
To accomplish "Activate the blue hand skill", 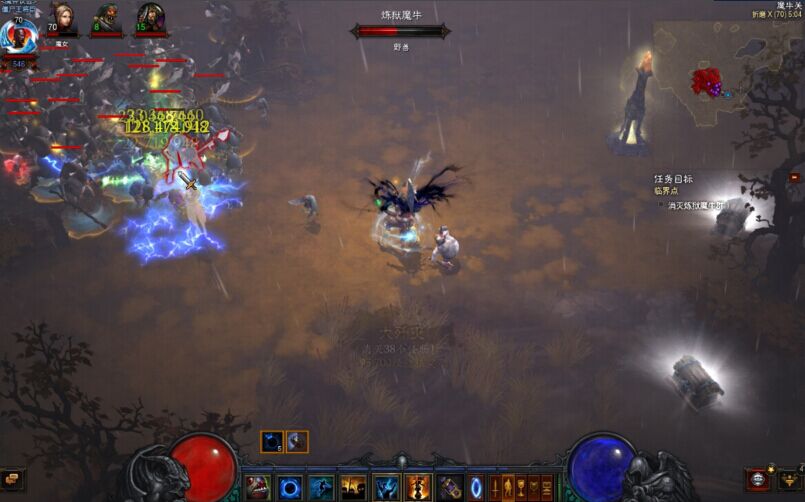I will 386,487.
